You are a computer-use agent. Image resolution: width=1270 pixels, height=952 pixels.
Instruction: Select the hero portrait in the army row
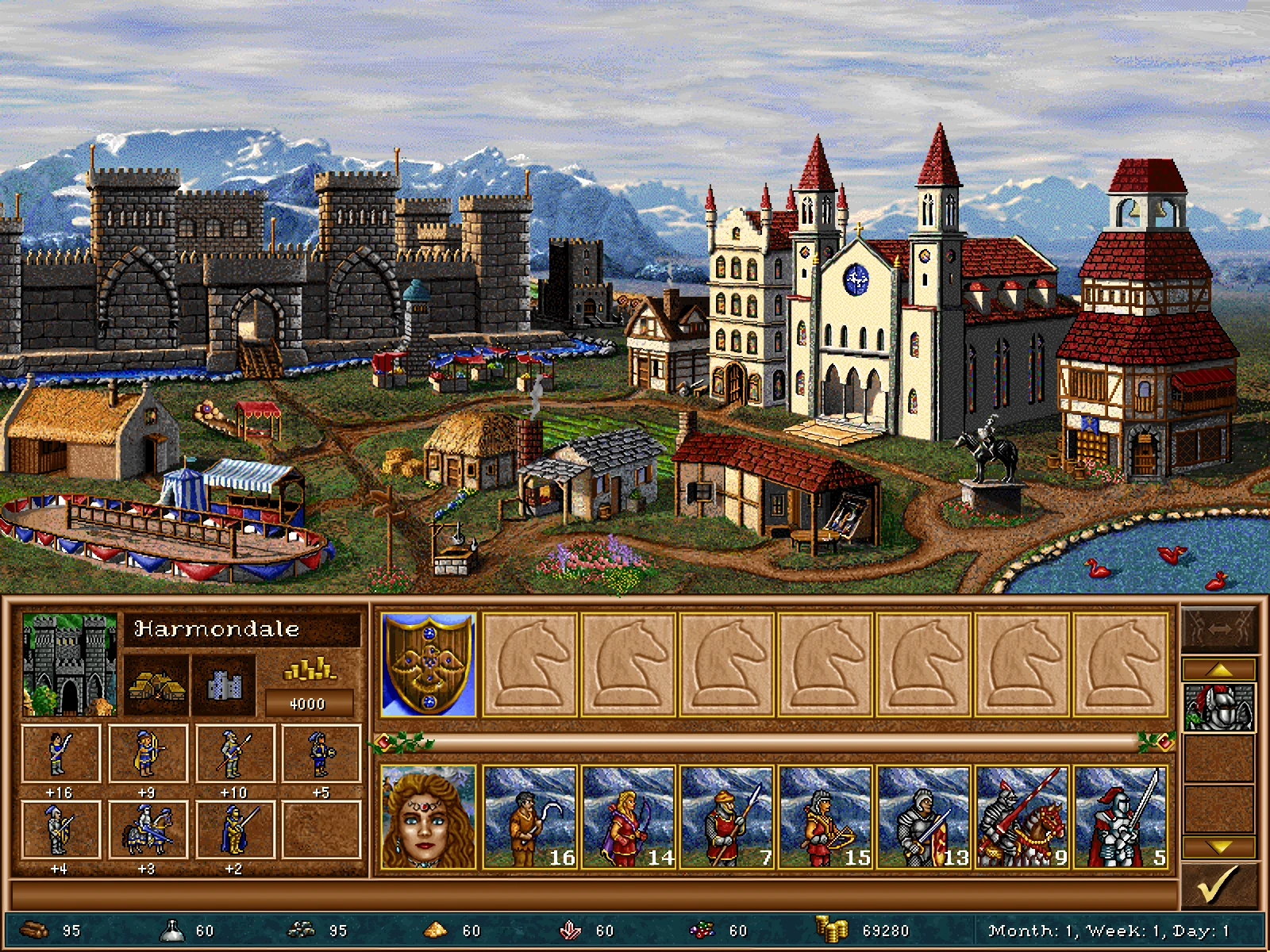[429, 817]
